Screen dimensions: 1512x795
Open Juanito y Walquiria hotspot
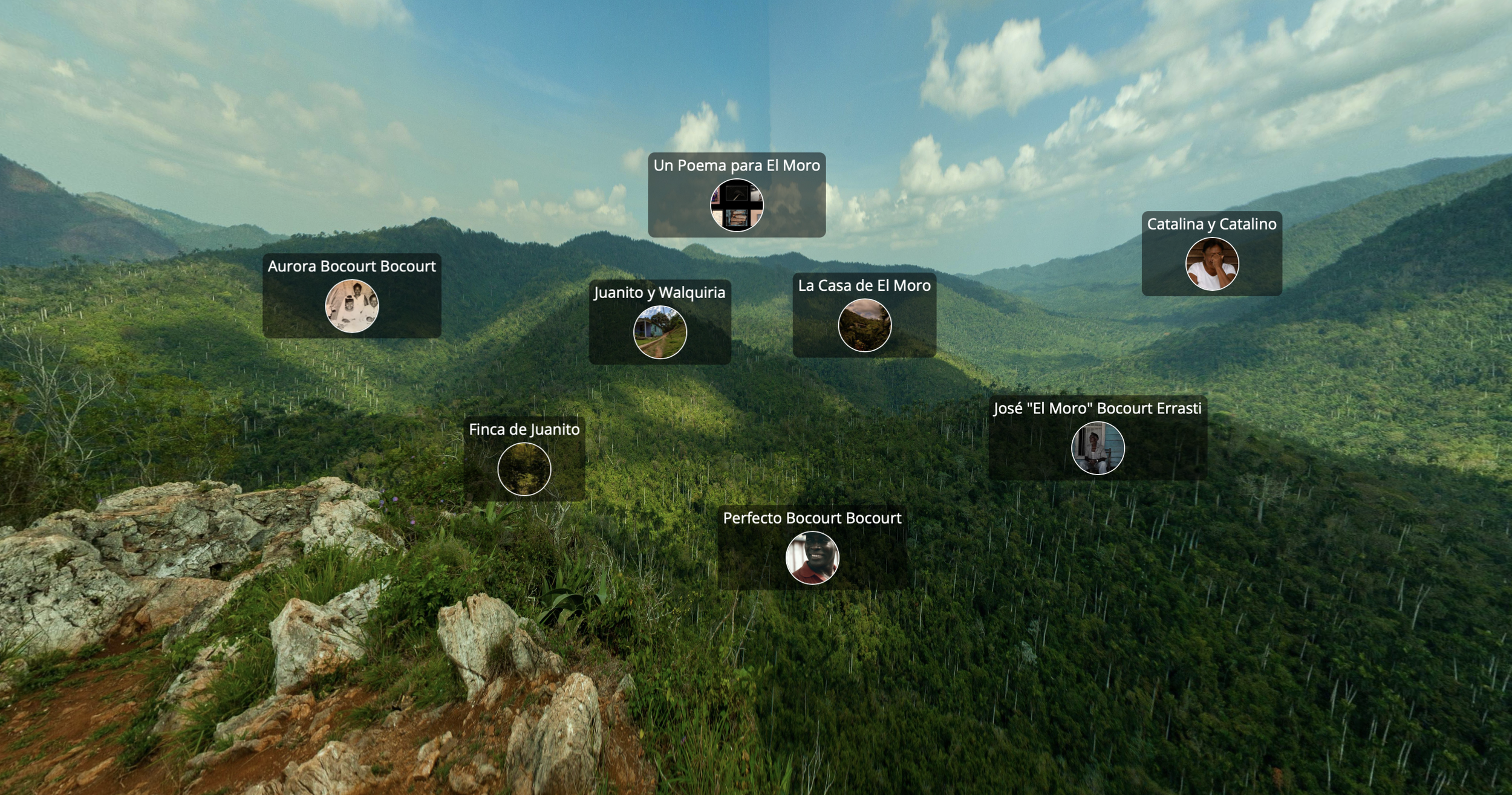tap(660, 332)
